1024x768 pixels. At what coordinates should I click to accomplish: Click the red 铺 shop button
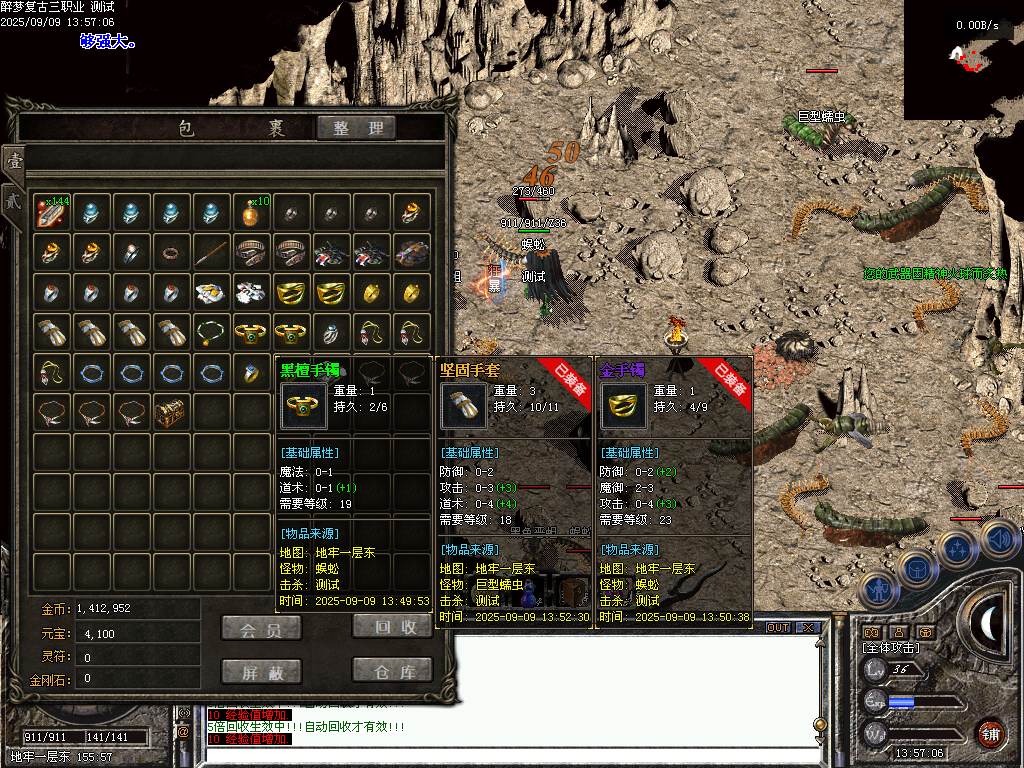point(990,732)
